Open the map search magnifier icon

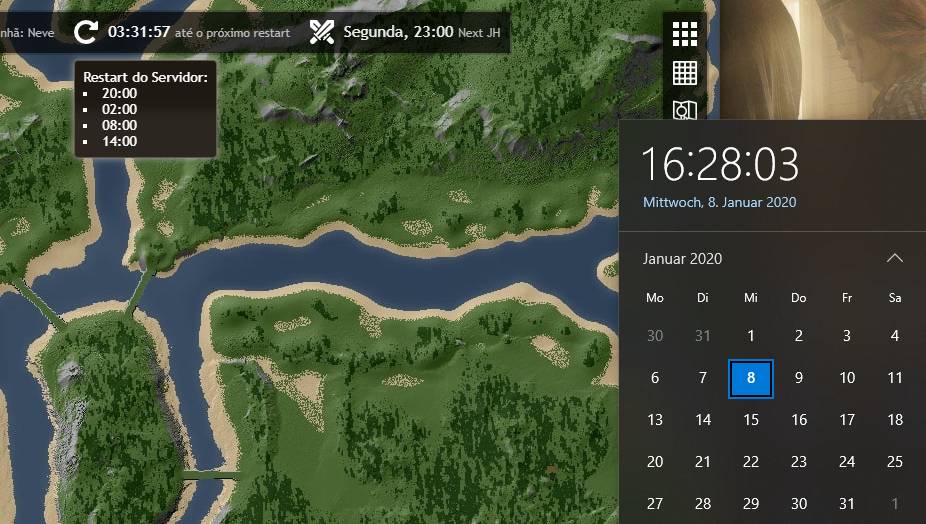click(x=684, y=109)
